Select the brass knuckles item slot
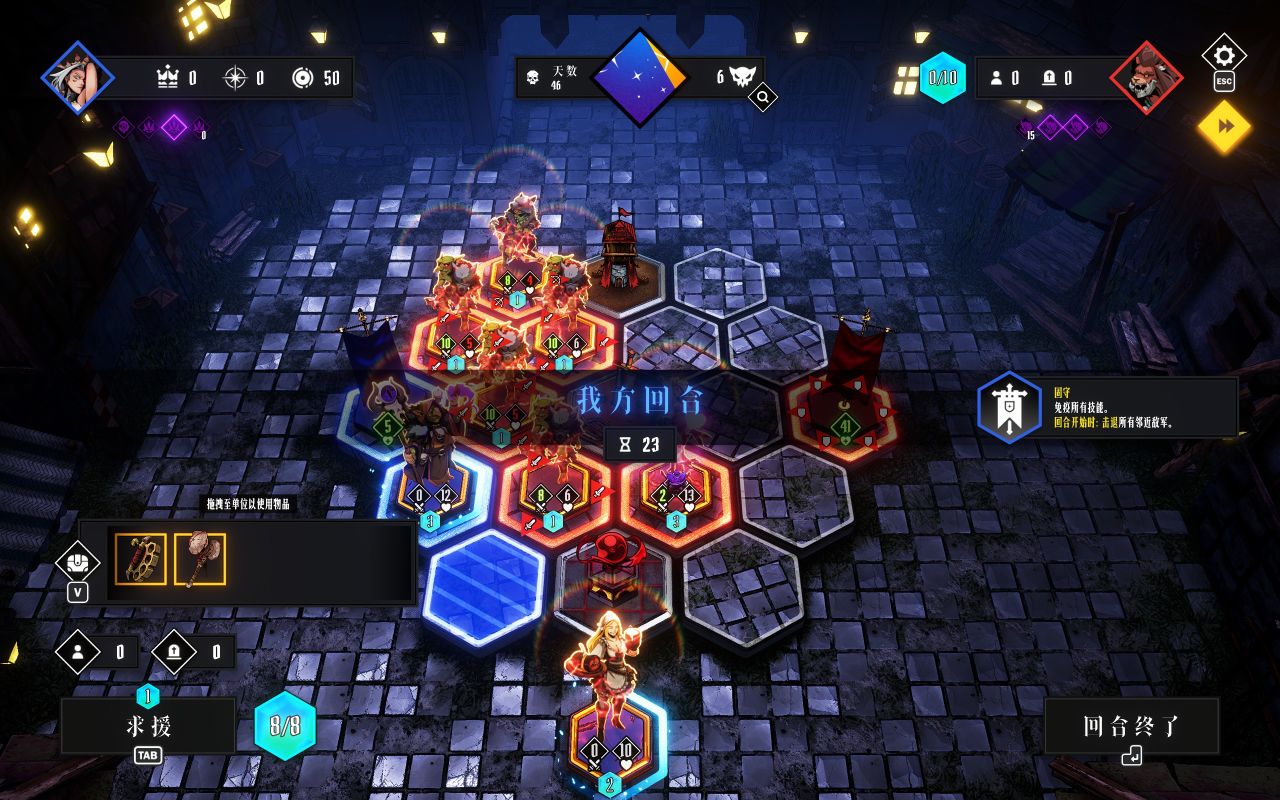The width and height of the screenshot is (1280, 800). coord(141,559)
